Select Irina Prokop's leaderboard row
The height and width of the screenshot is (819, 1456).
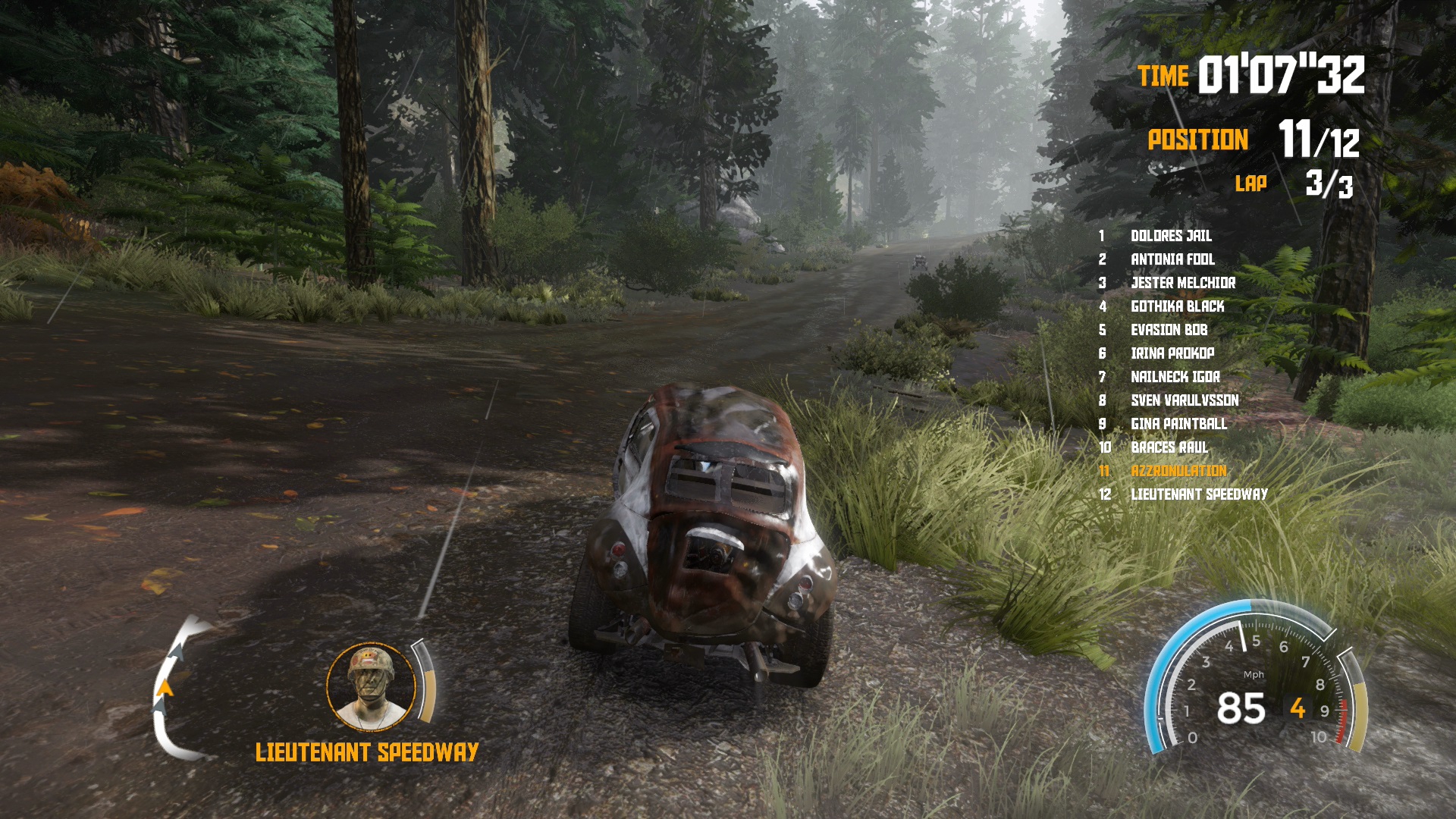pyautogui.click(x=1172, y=353)
